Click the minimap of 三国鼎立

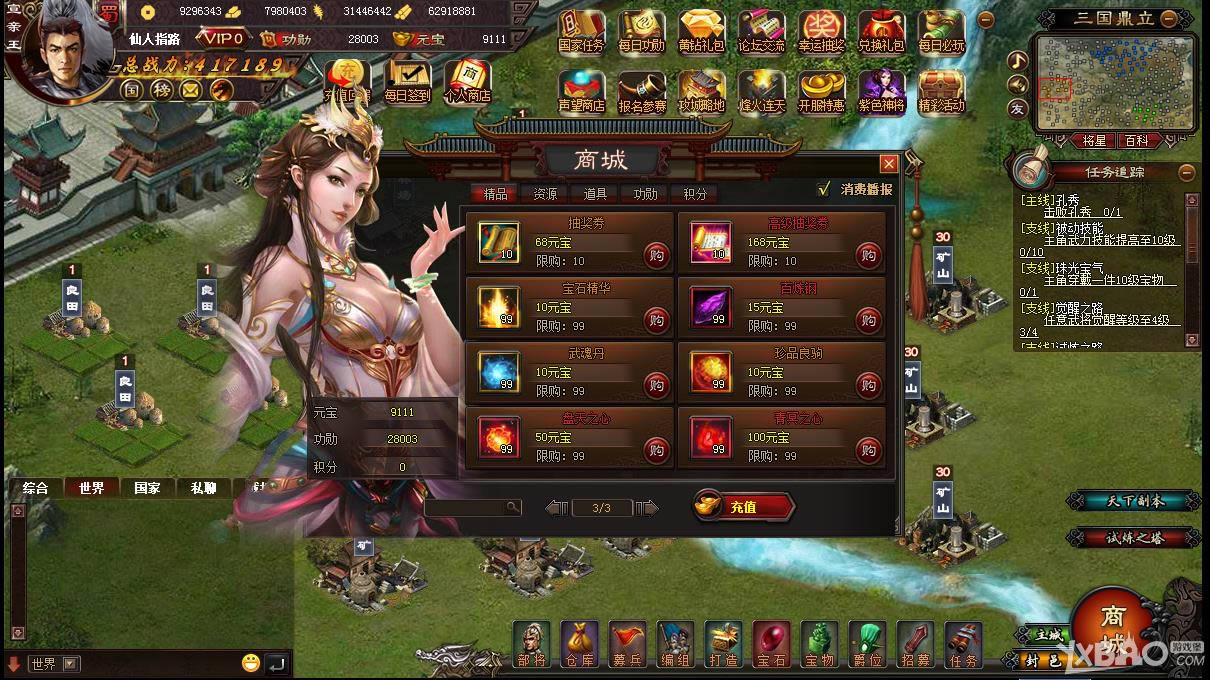1116,82
